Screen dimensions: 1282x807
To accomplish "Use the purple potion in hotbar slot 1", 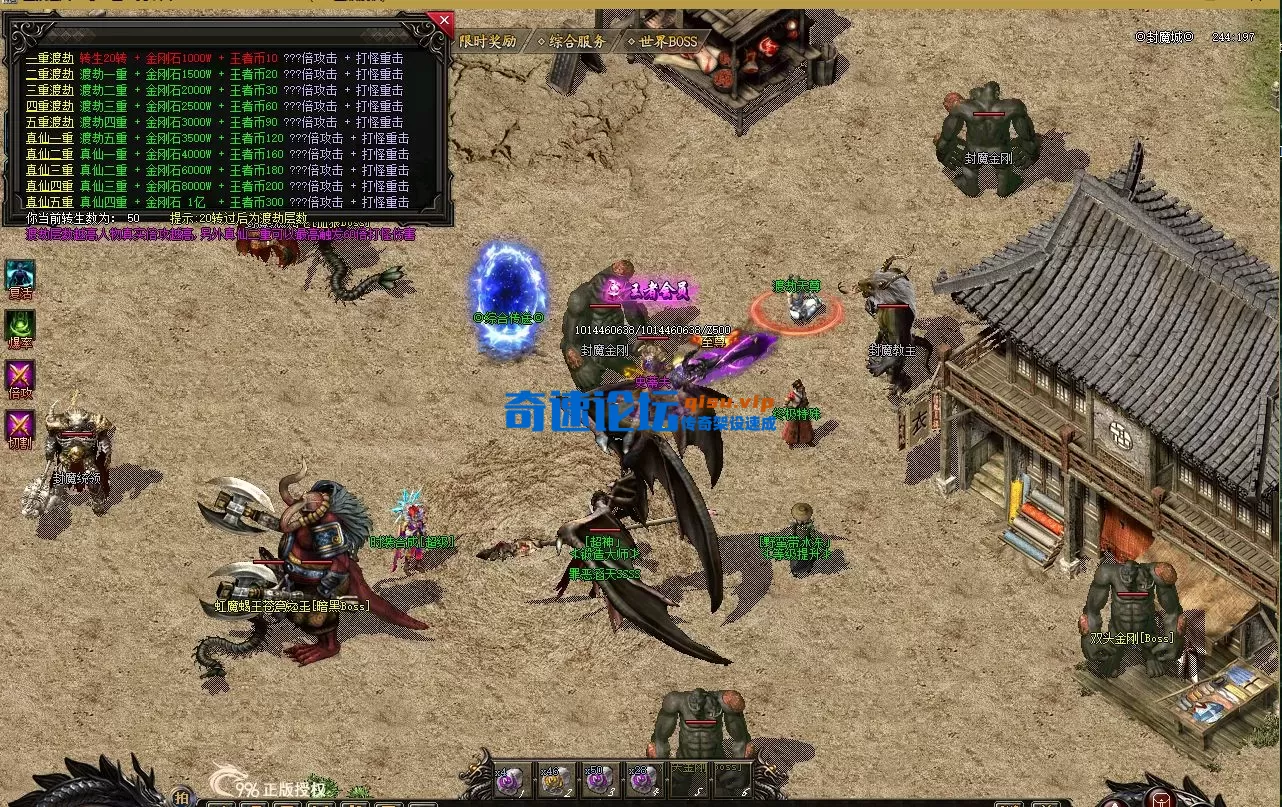I will pyautogui.click(x=510, y=781).
